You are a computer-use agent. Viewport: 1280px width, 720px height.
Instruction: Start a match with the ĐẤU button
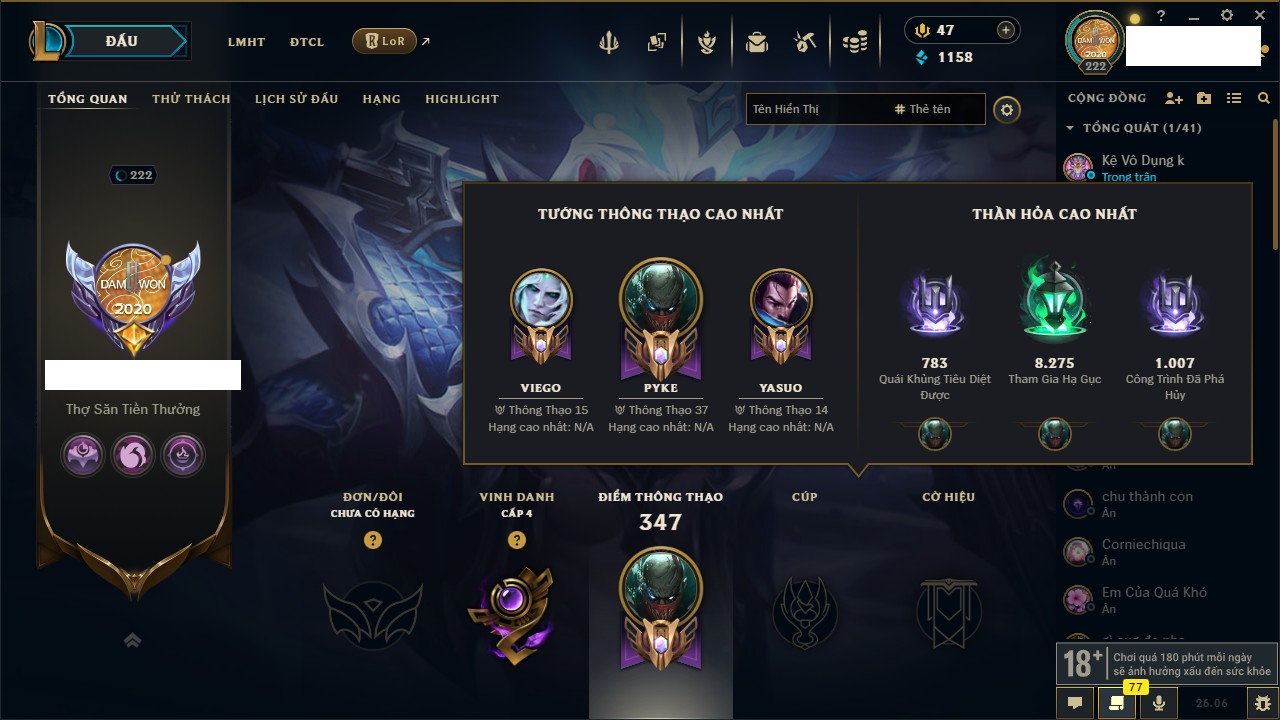point(121,41)
